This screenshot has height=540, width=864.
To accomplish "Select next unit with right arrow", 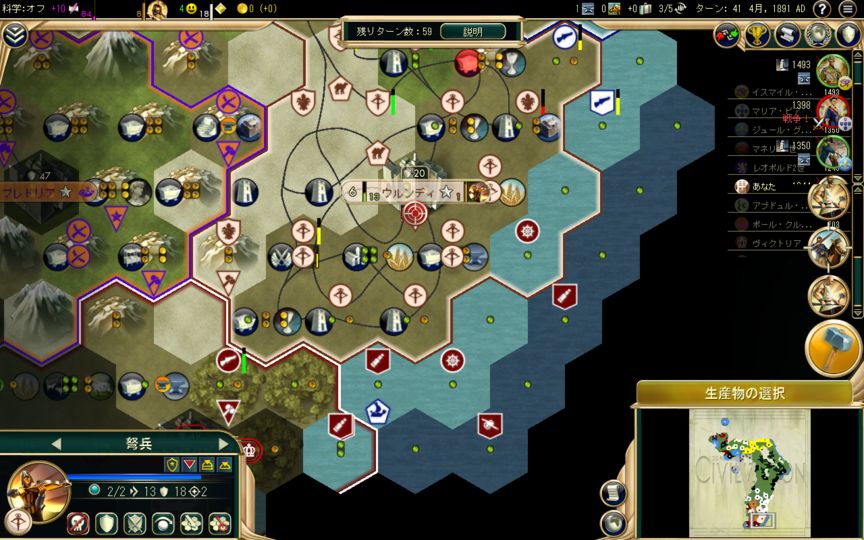I will 223,443.
